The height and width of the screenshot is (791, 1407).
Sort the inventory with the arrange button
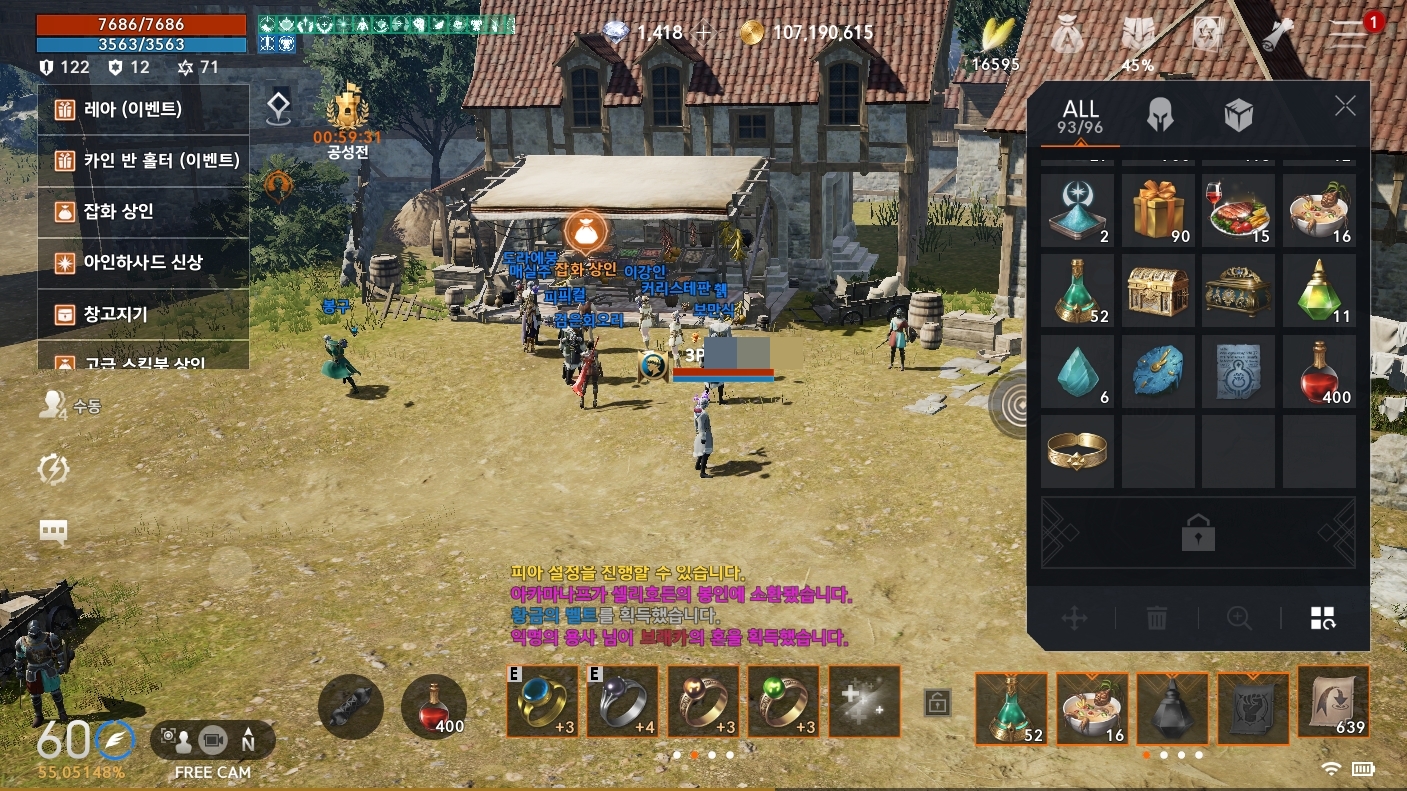(1323, 618)
